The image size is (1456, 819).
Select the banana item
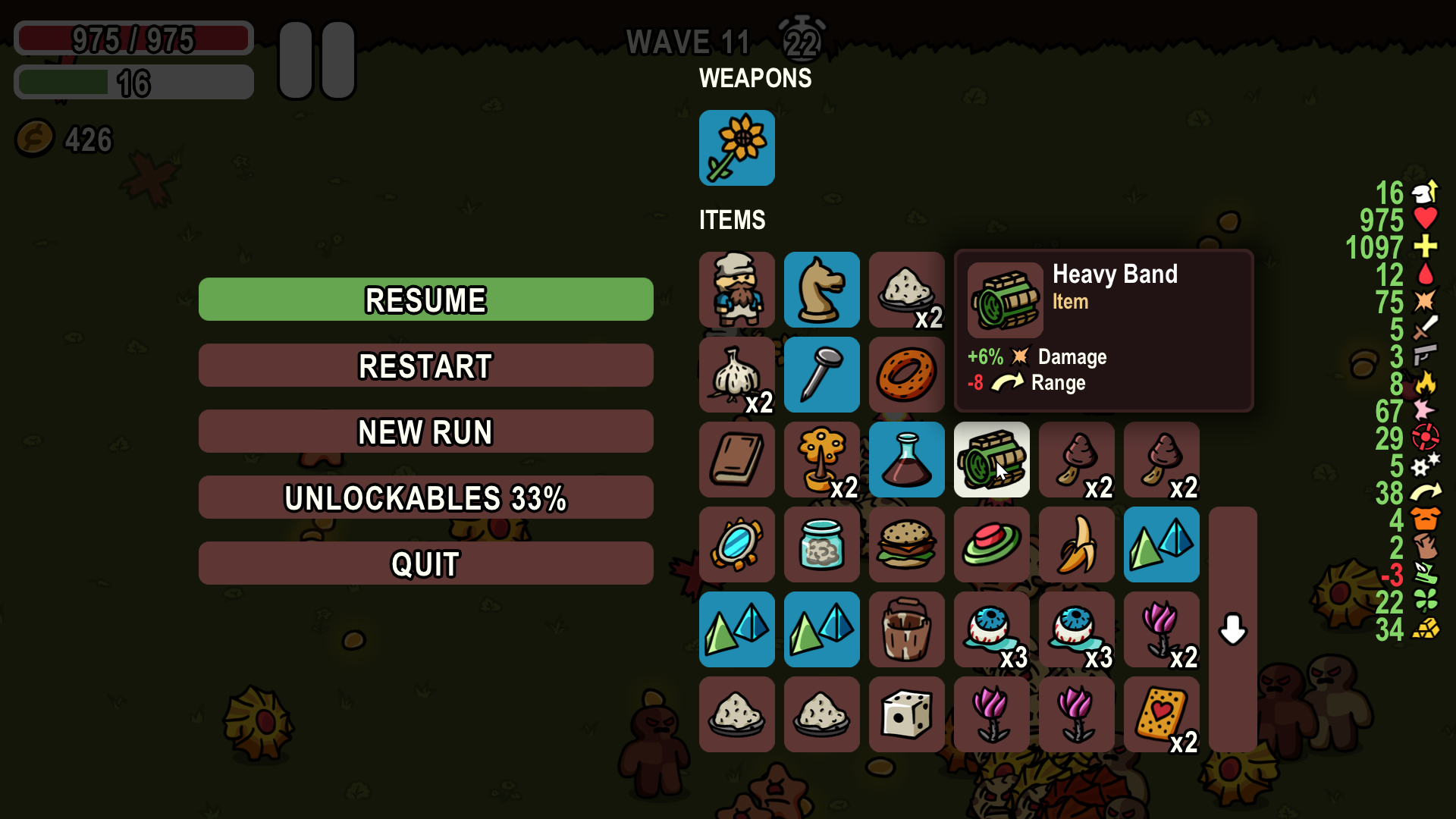coord(1076,544)
